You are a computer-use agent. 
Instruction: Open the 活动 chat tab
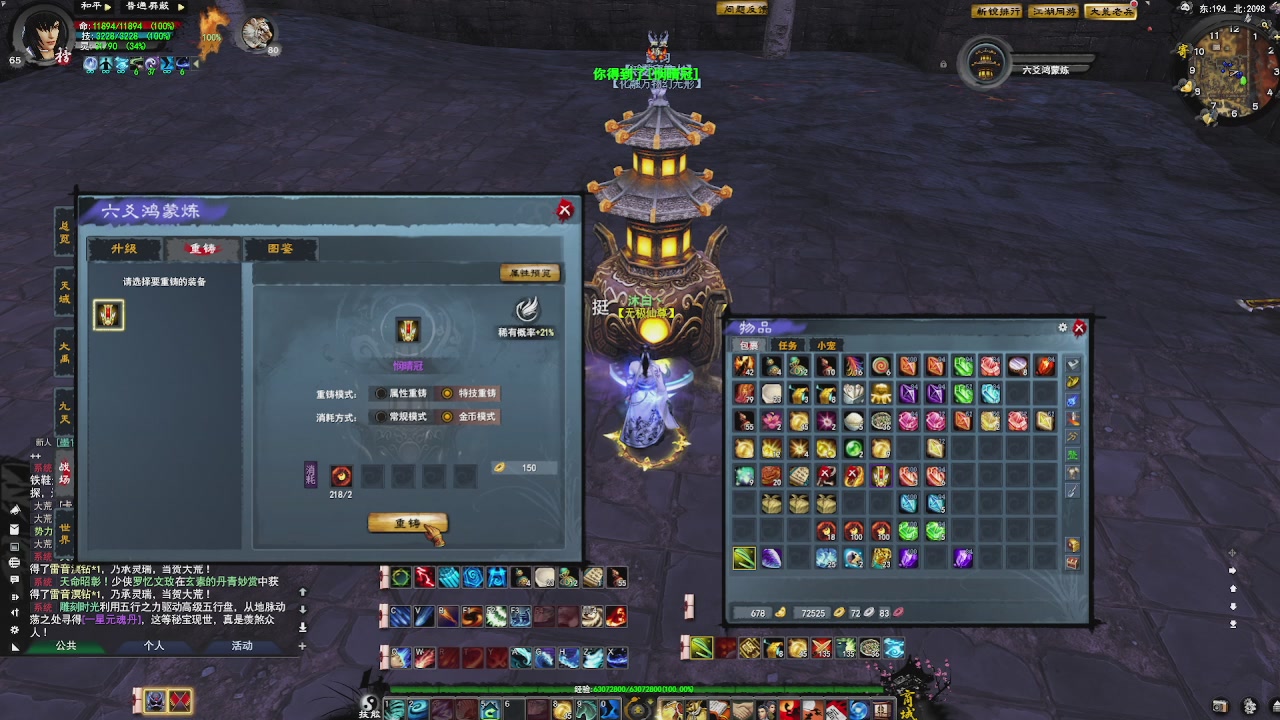(242, 646)
